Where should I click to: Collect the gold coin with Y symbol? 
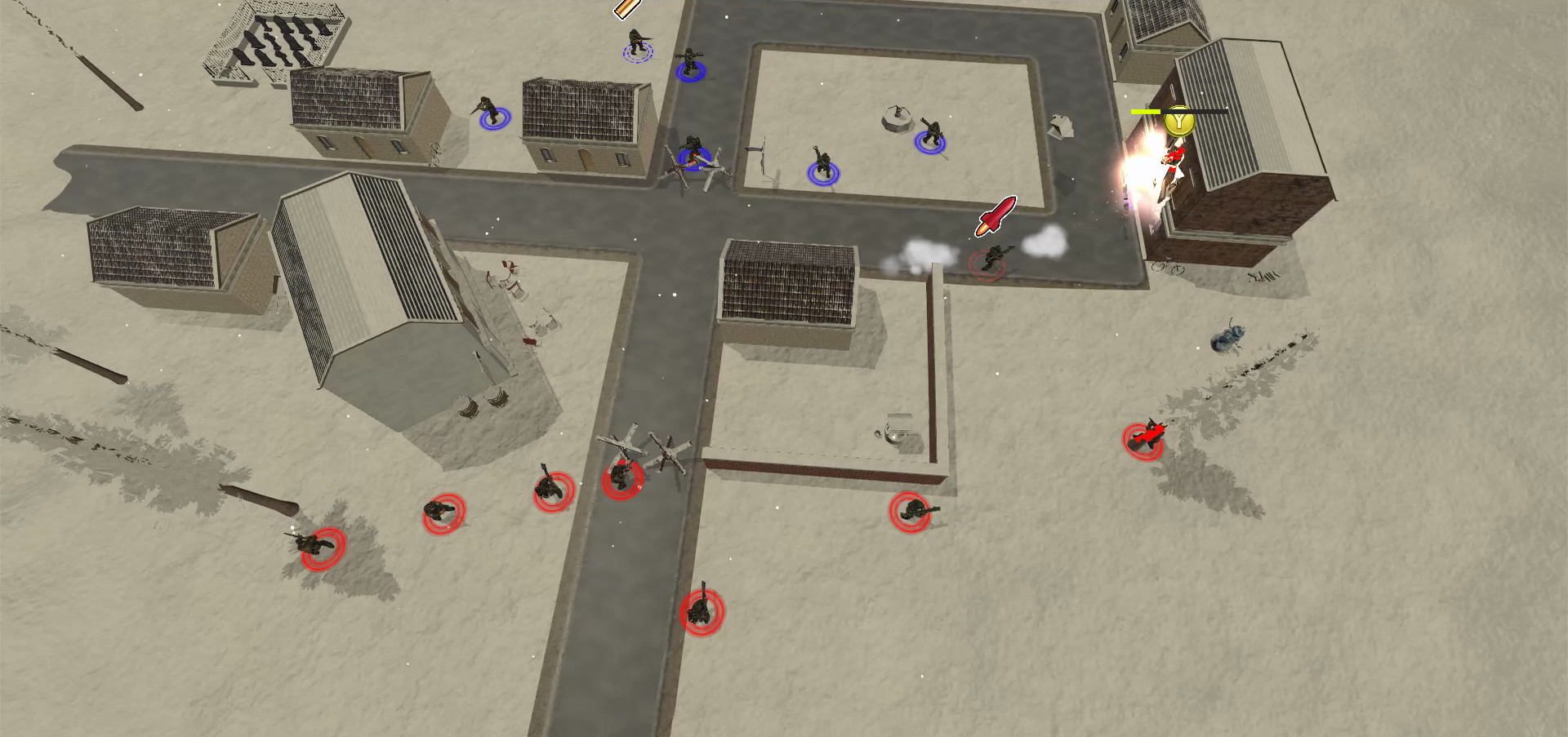click(x=1178, y=121)
